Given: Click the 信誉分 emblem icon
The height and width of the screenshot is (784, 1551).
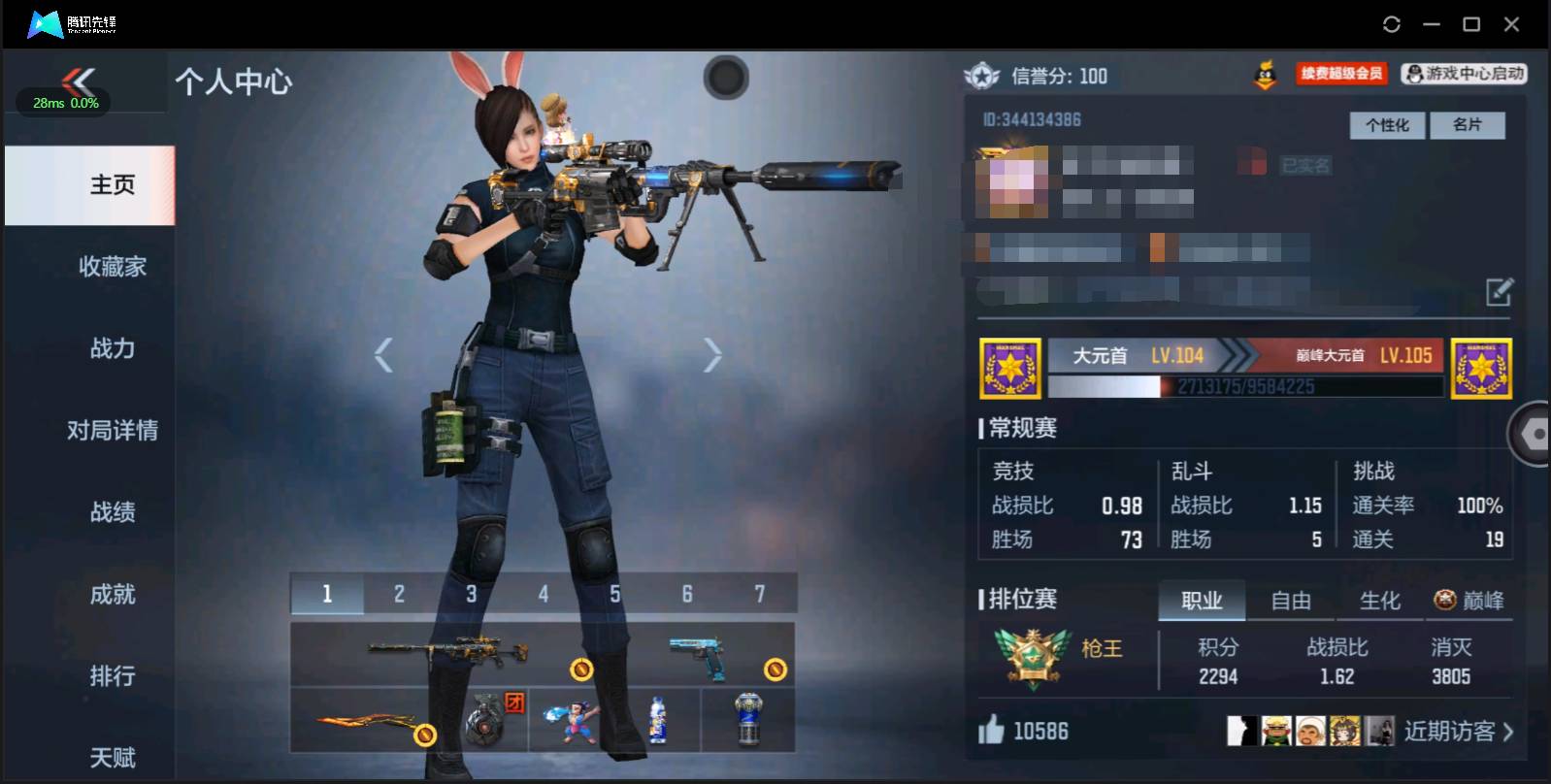Looking at the screenshot, I should pyautogui.click(x=980, y=75).
